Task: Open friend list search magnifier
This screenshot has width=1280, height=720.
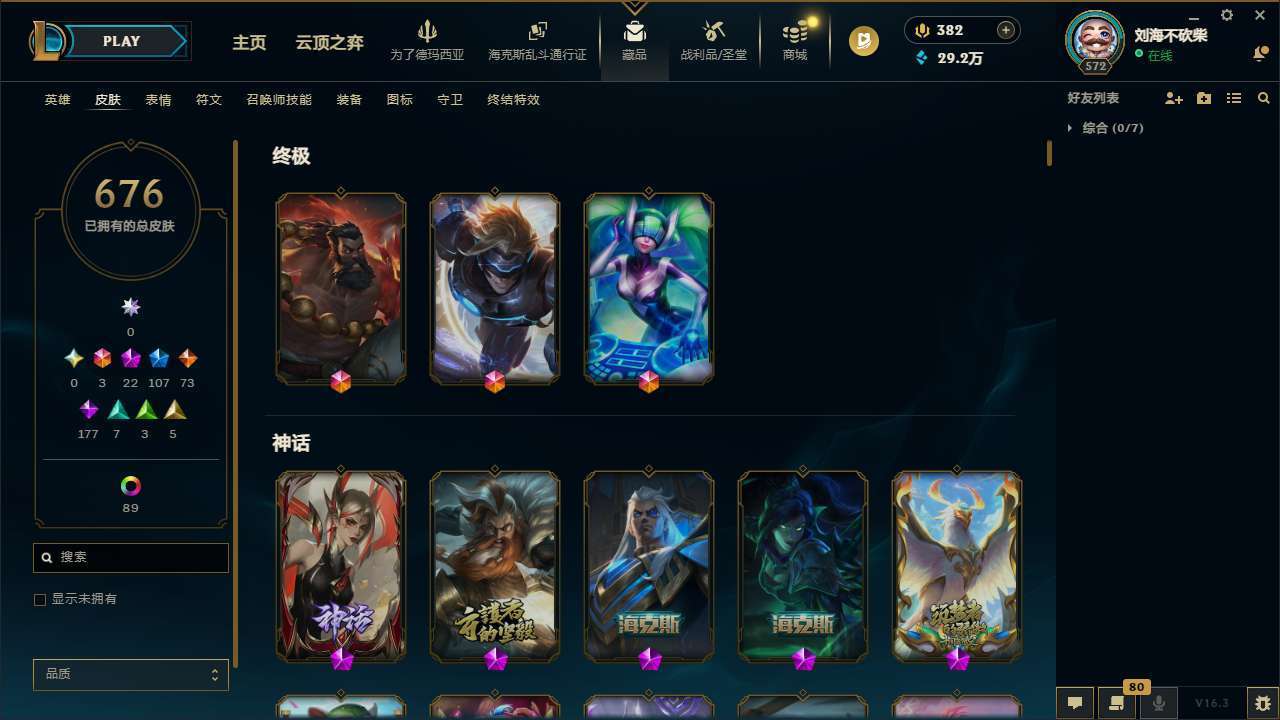Action: pos(1264,98)
